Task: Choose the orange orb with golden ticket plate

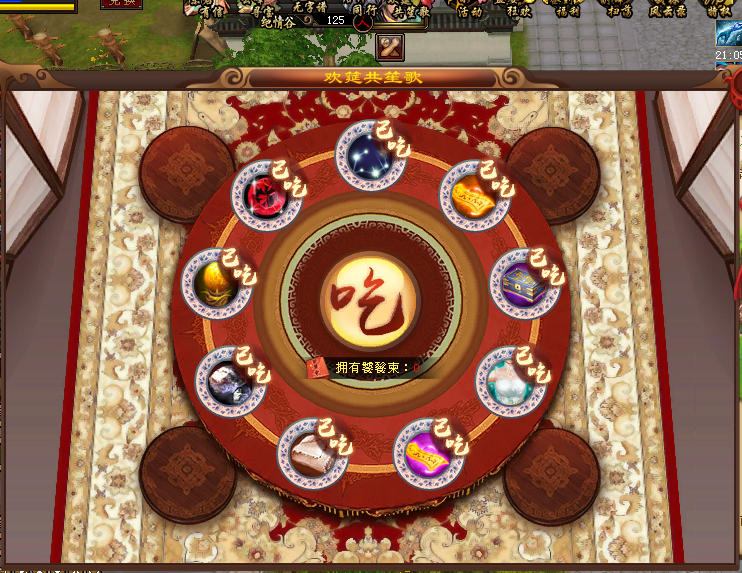Action: coord(473,193)
